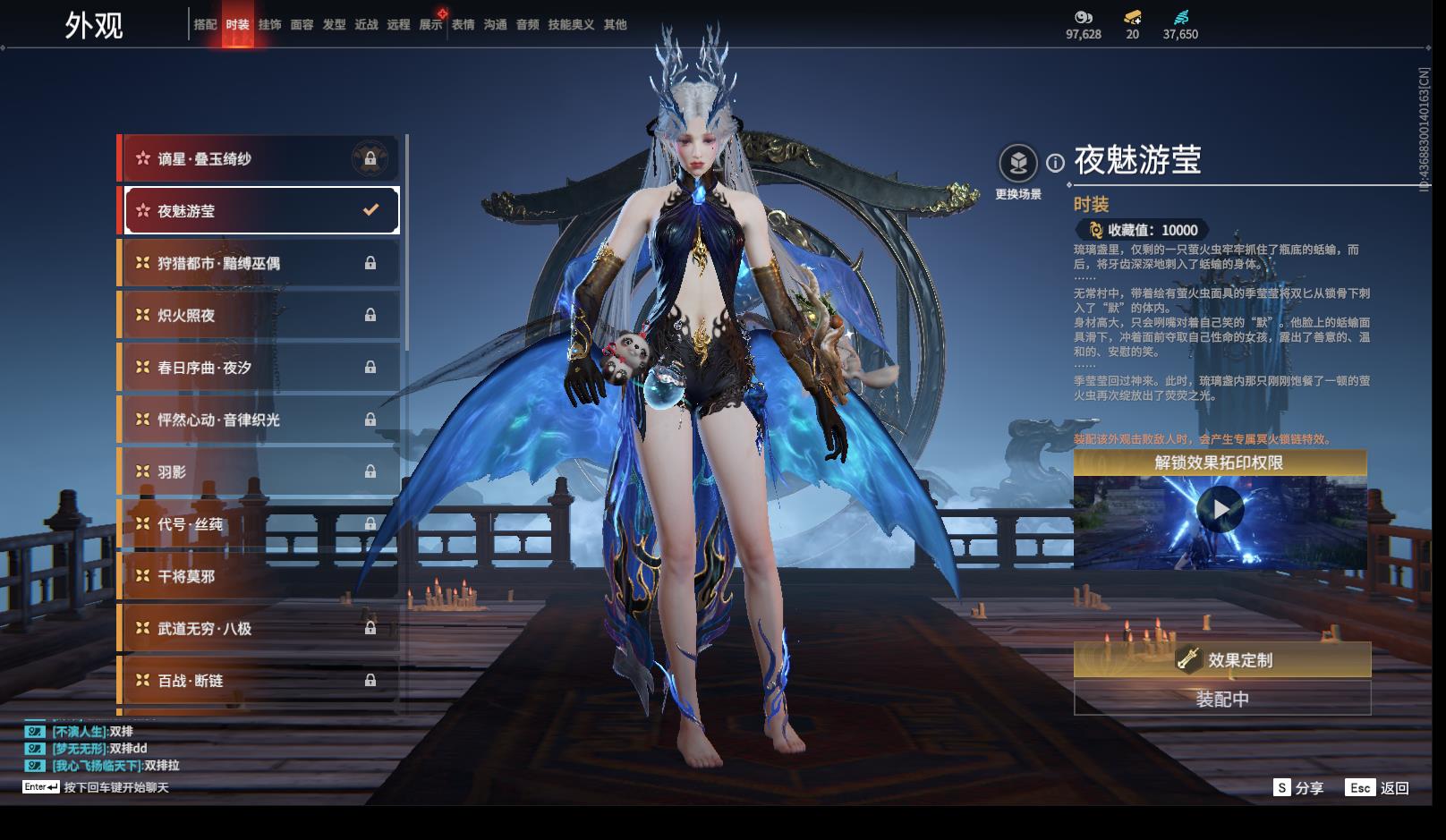Viewport: 1446px width, 840px height.
Task: Click the 更换场景 scene-change icon
Action: coord(1018,164)
